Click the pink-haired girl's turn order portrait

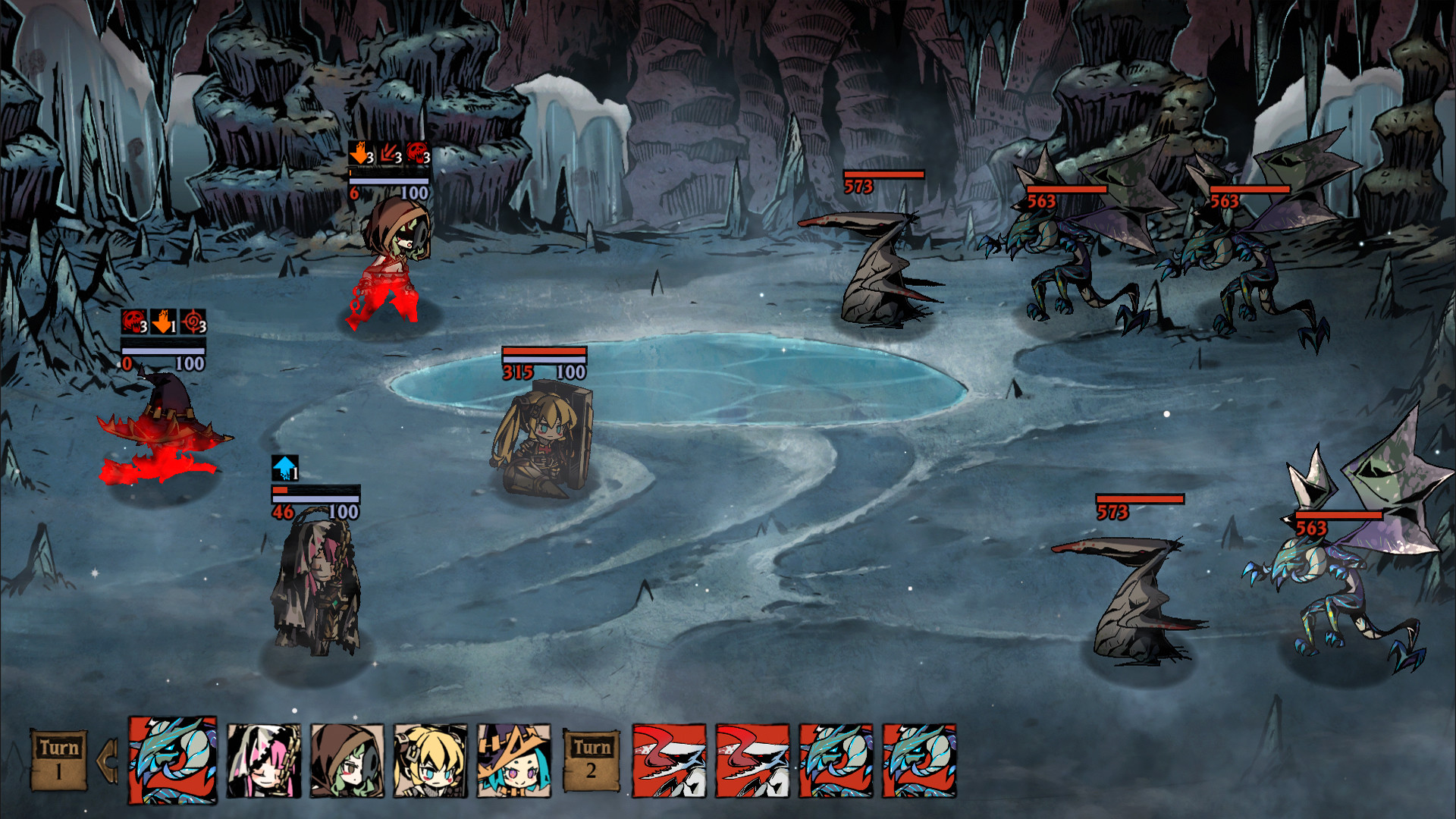click(x=263, y=760)
